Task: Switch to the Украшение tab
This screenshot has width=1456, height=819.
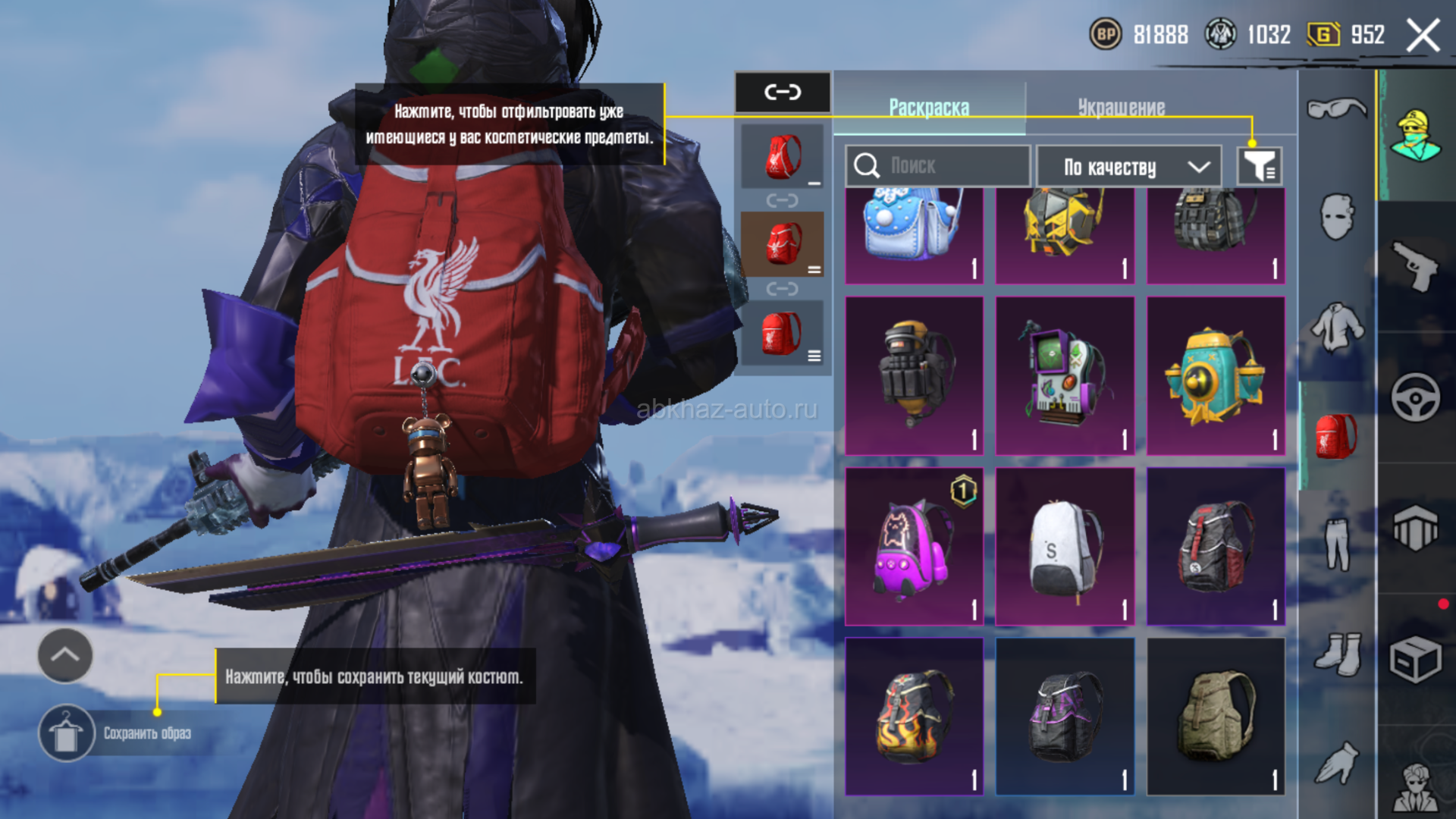Action: click(1121, 108)
